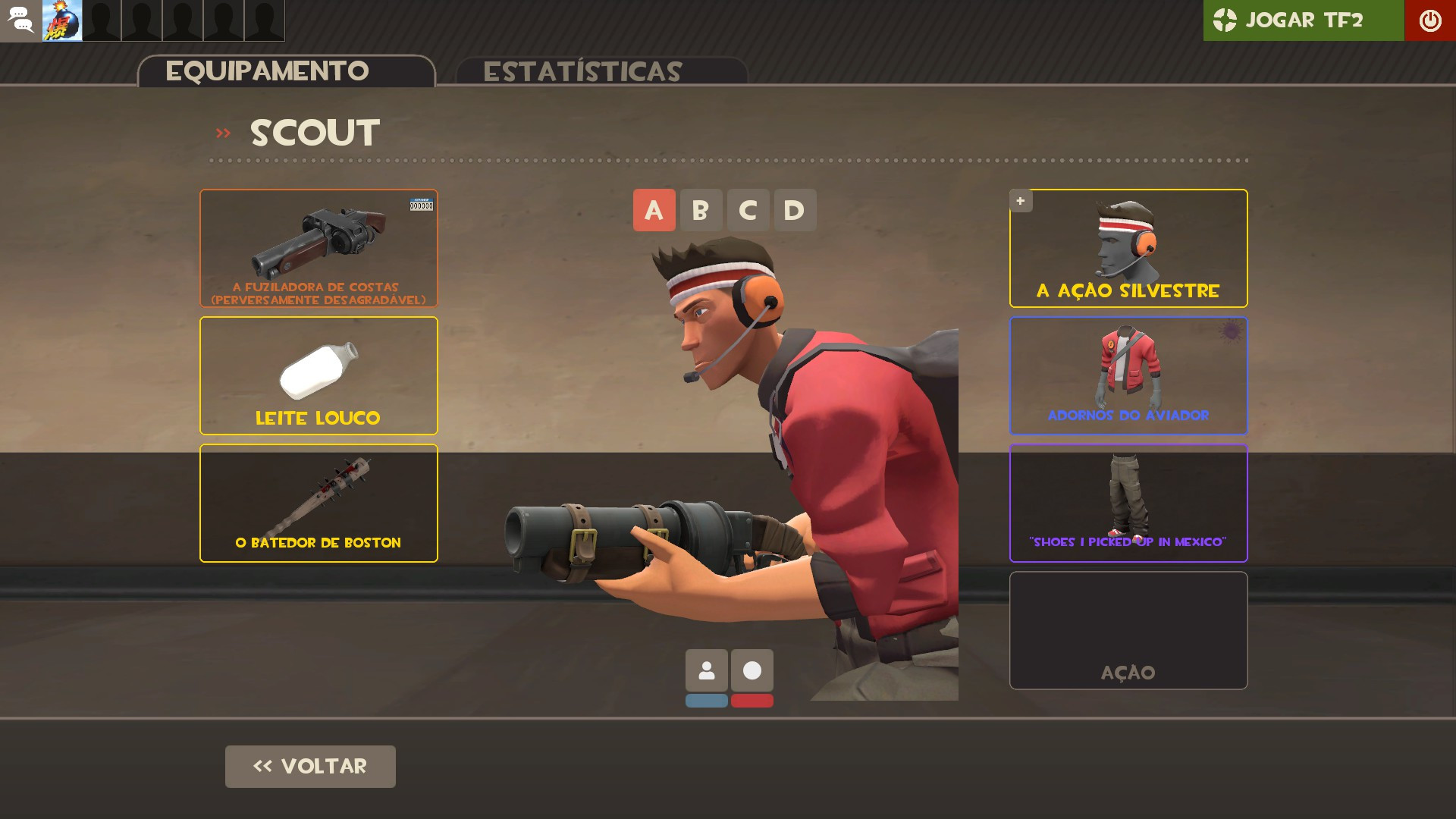The height and width of the screenshot is (819, 1456).
Task: Toggle the character model view icon
Action: (x=707, y=670)
